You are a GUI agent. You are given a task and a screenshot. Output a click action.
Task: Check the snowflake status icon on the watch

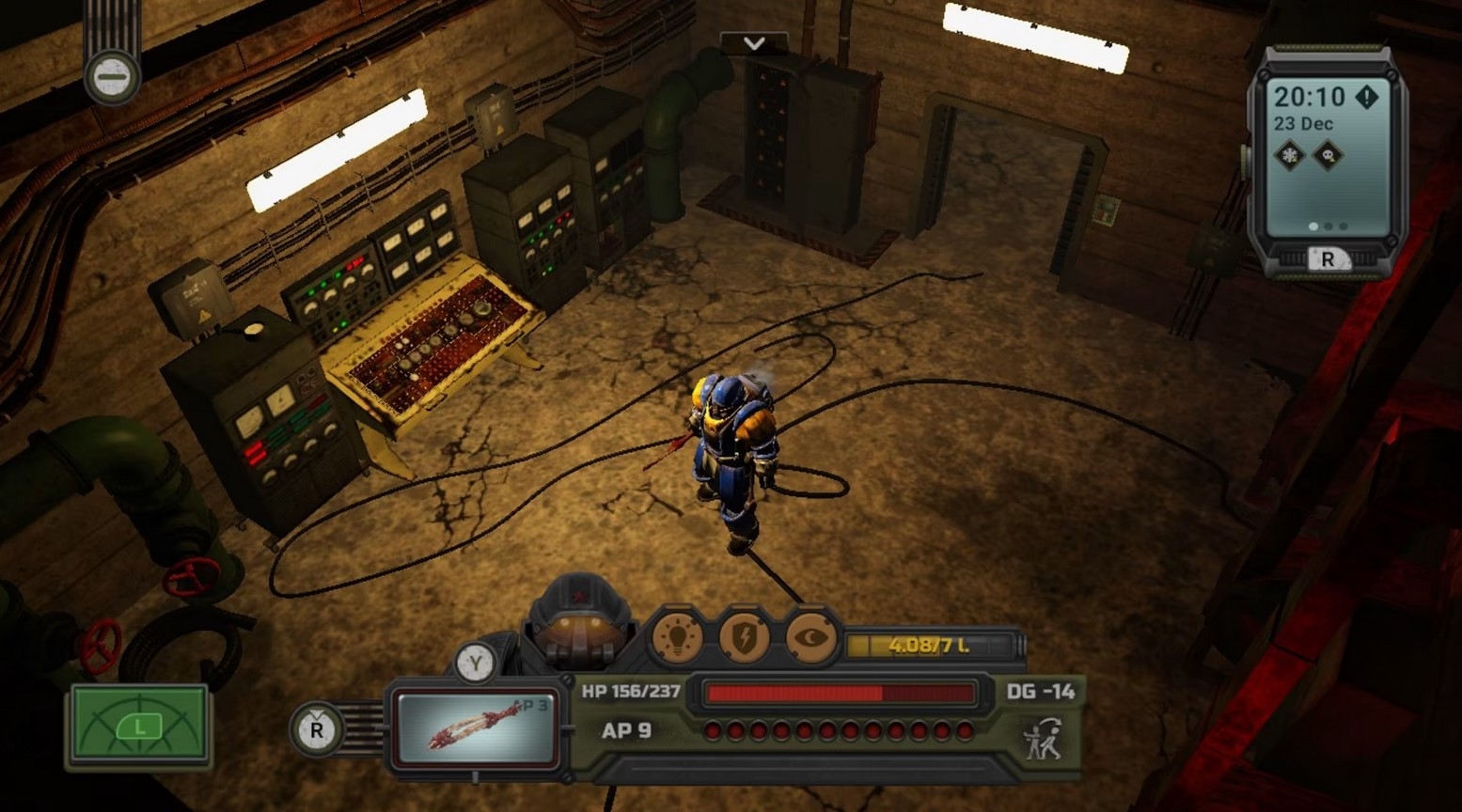1290,155
